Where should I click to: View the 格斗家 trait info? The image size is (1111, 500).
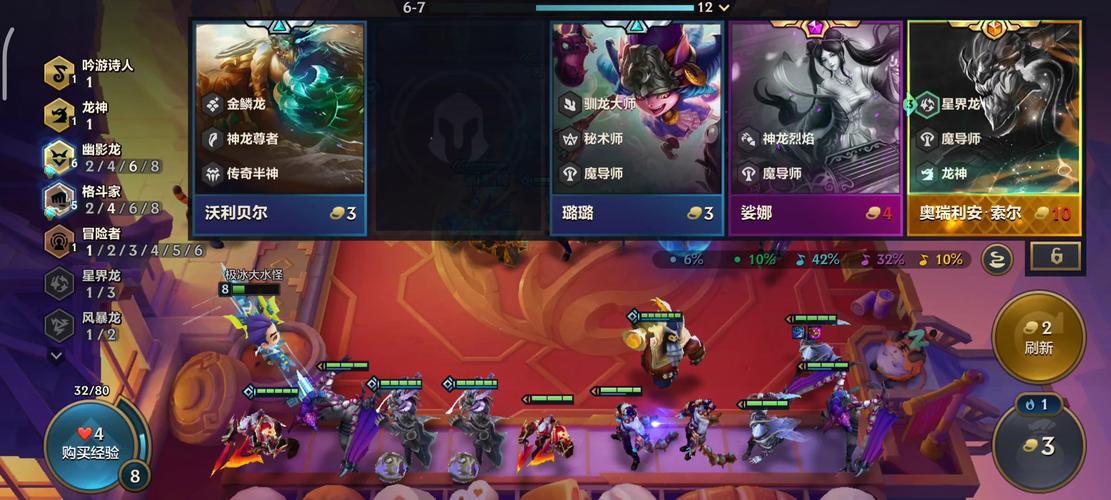click(60, 199)
